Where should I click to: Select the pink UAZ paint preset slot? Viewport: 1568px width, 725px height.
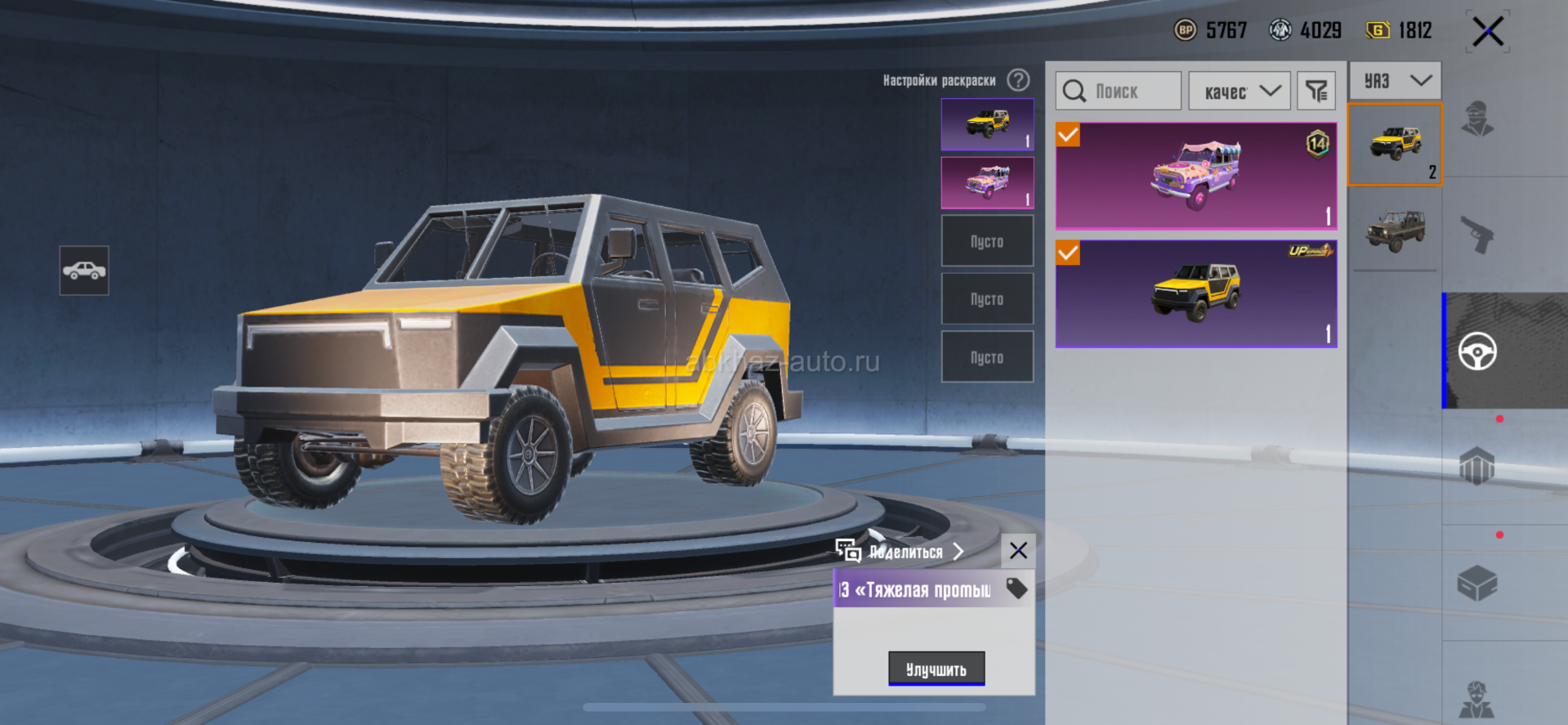pyautogui.click(x=987, y=182)
